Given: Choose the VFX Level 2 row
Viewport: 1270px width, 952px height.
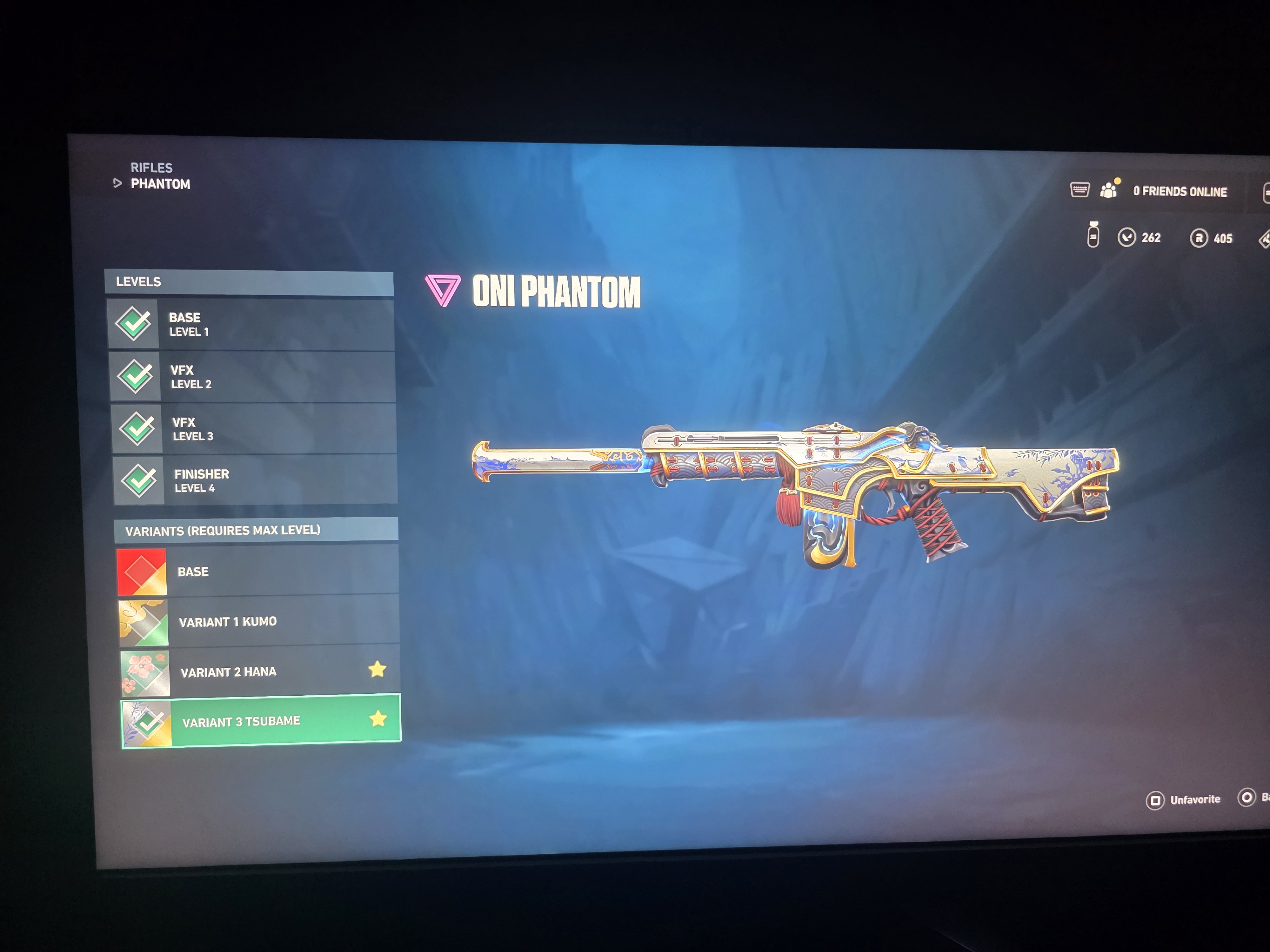Looking at the screenshot, I should tap(252, 377).
